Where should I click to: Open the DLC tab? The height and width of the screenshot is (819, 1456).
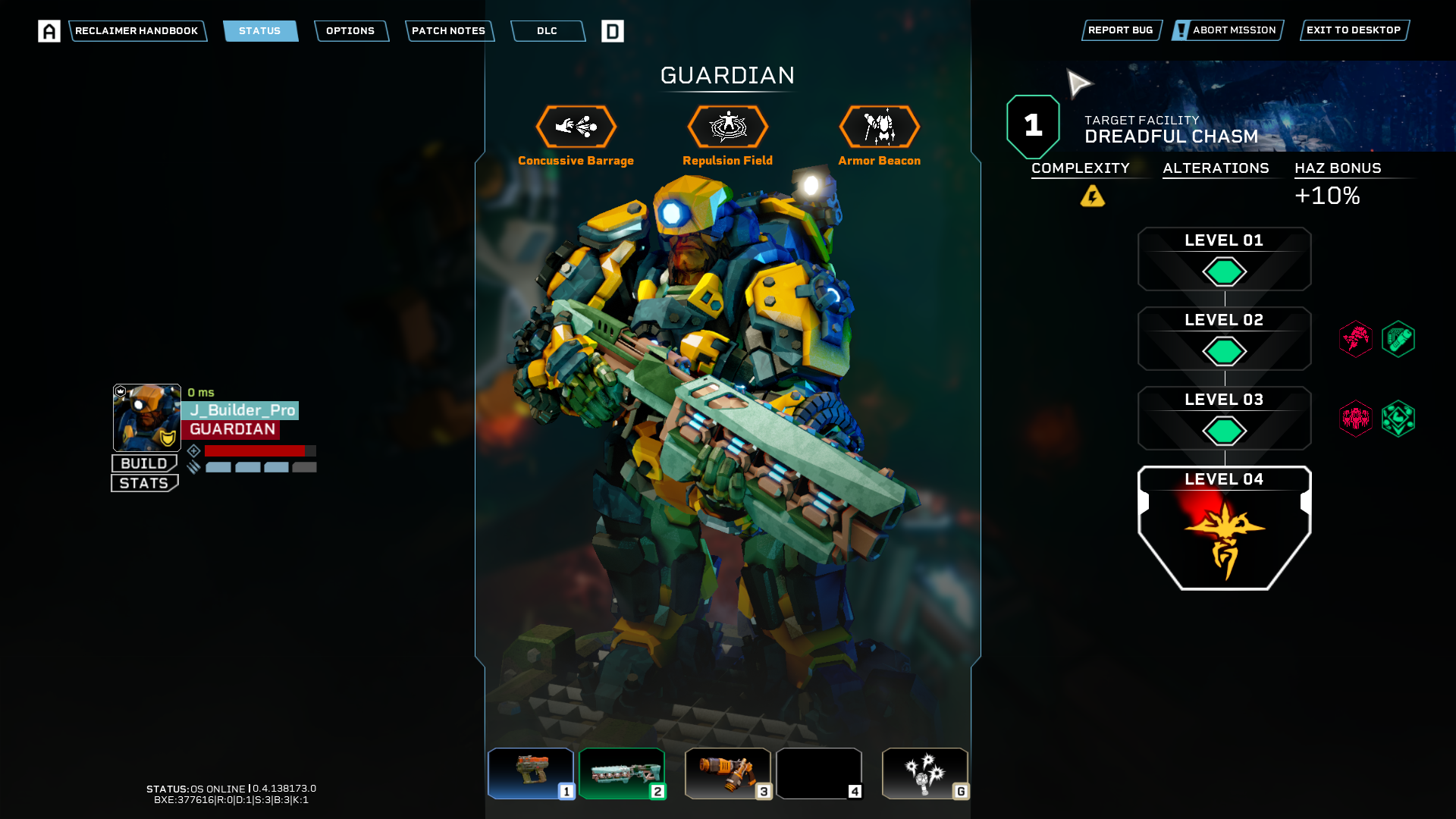coord(548,31)
